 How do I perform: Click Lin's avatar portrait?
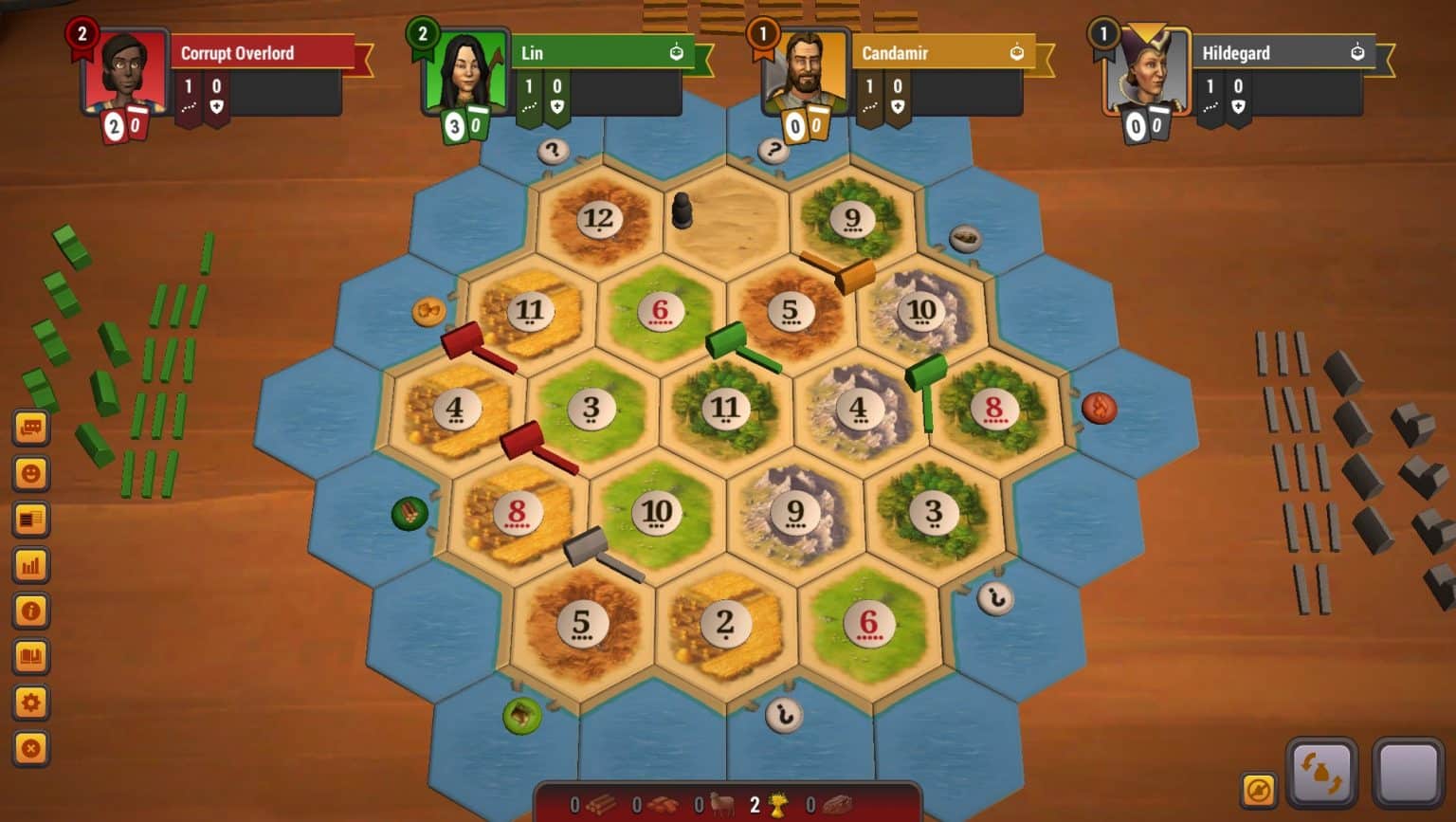[x=464, y=71]
